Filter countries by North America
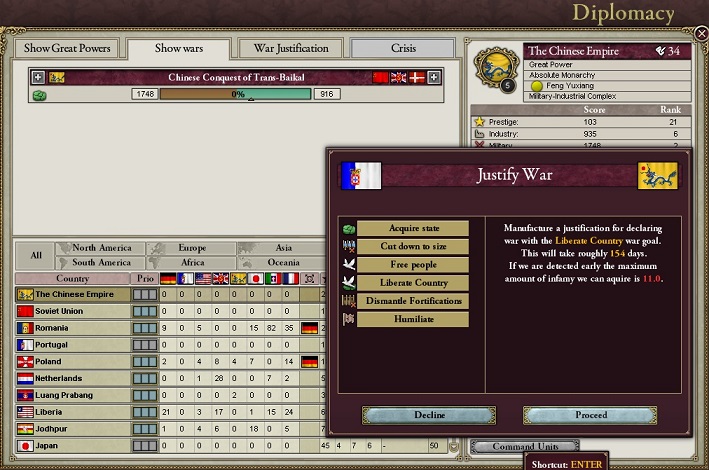Image resolution: width=709 pixels, height=470 pixels. point(101,248)
